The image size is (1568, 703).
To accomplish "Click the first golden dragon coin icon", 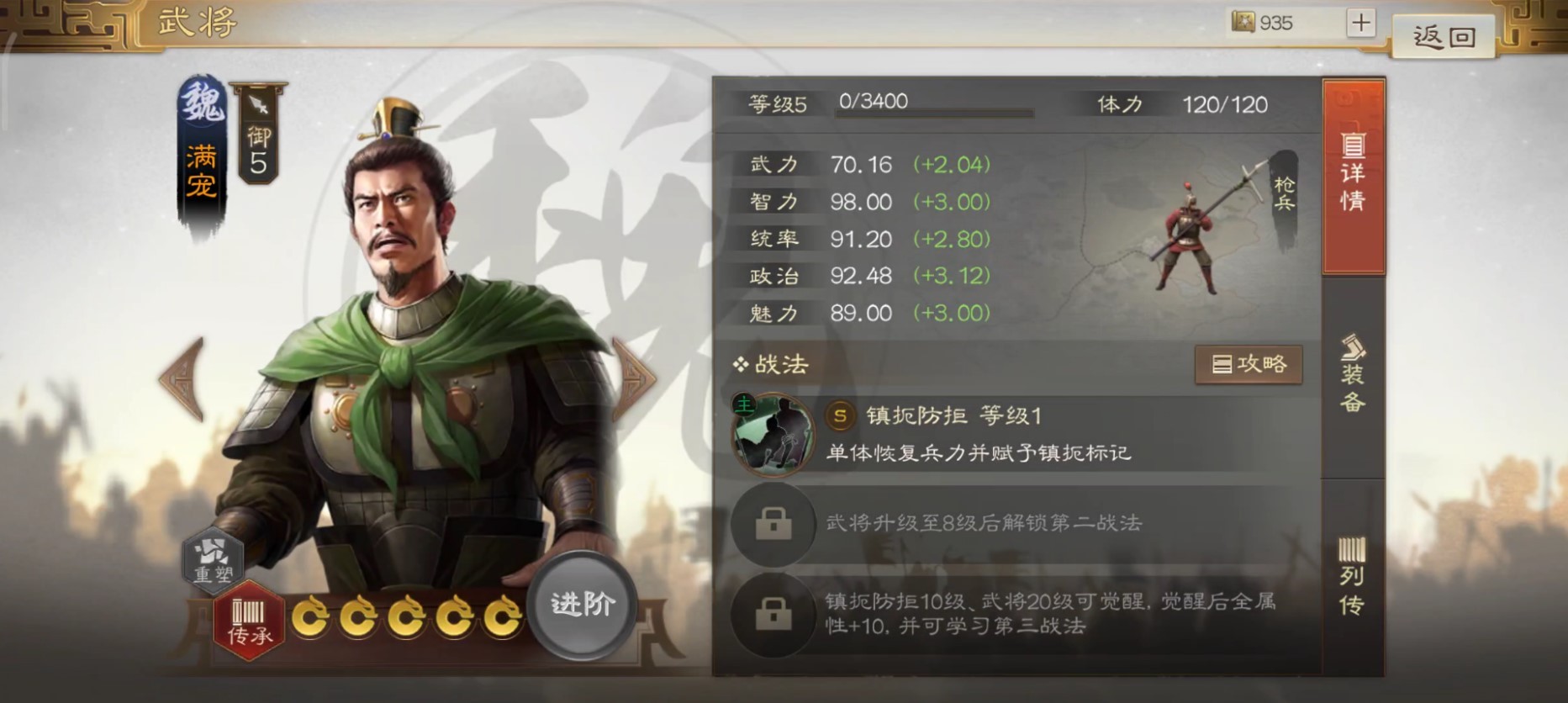I will point(311,618).
